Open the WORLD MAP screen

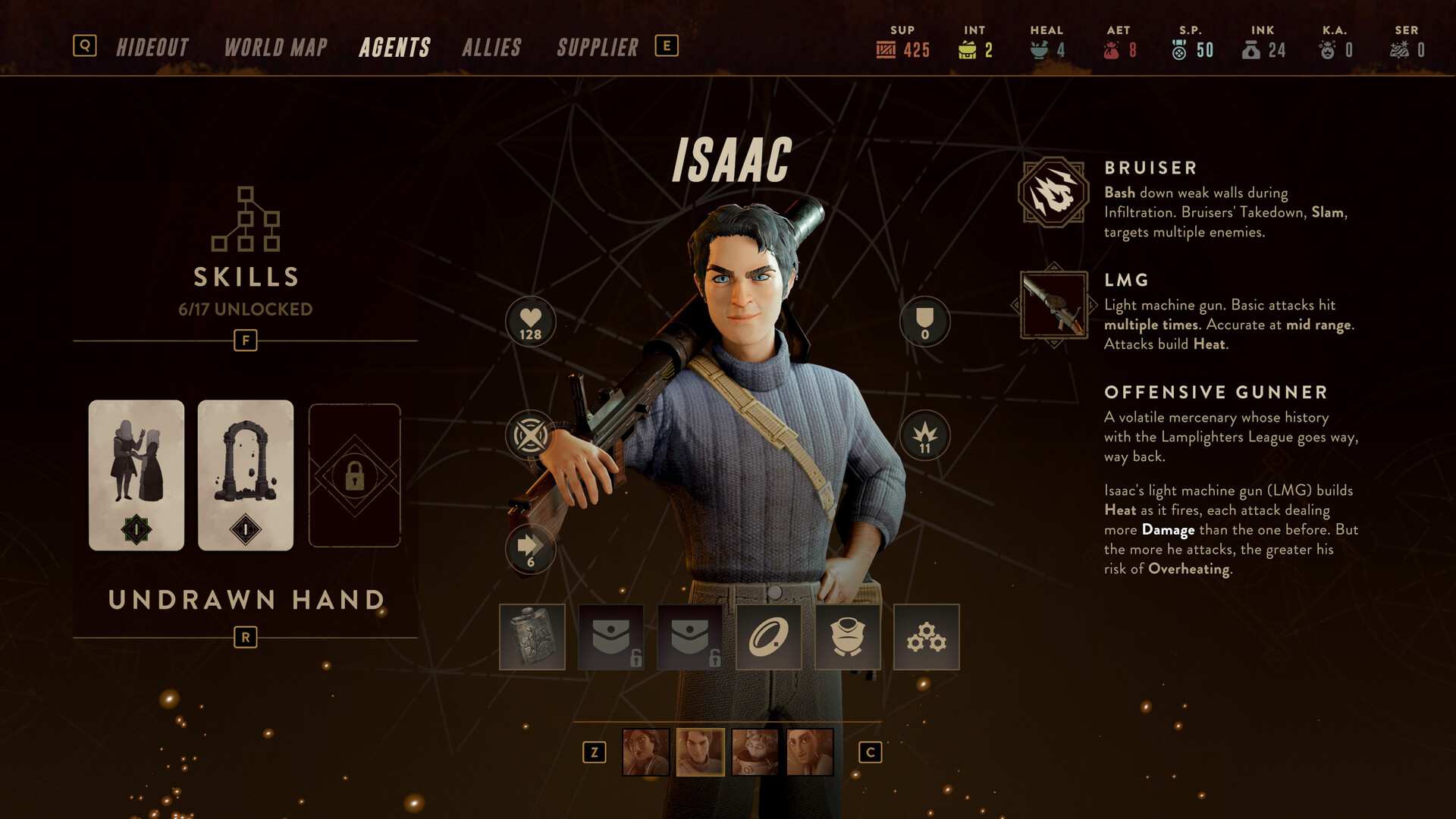[275, 47]
